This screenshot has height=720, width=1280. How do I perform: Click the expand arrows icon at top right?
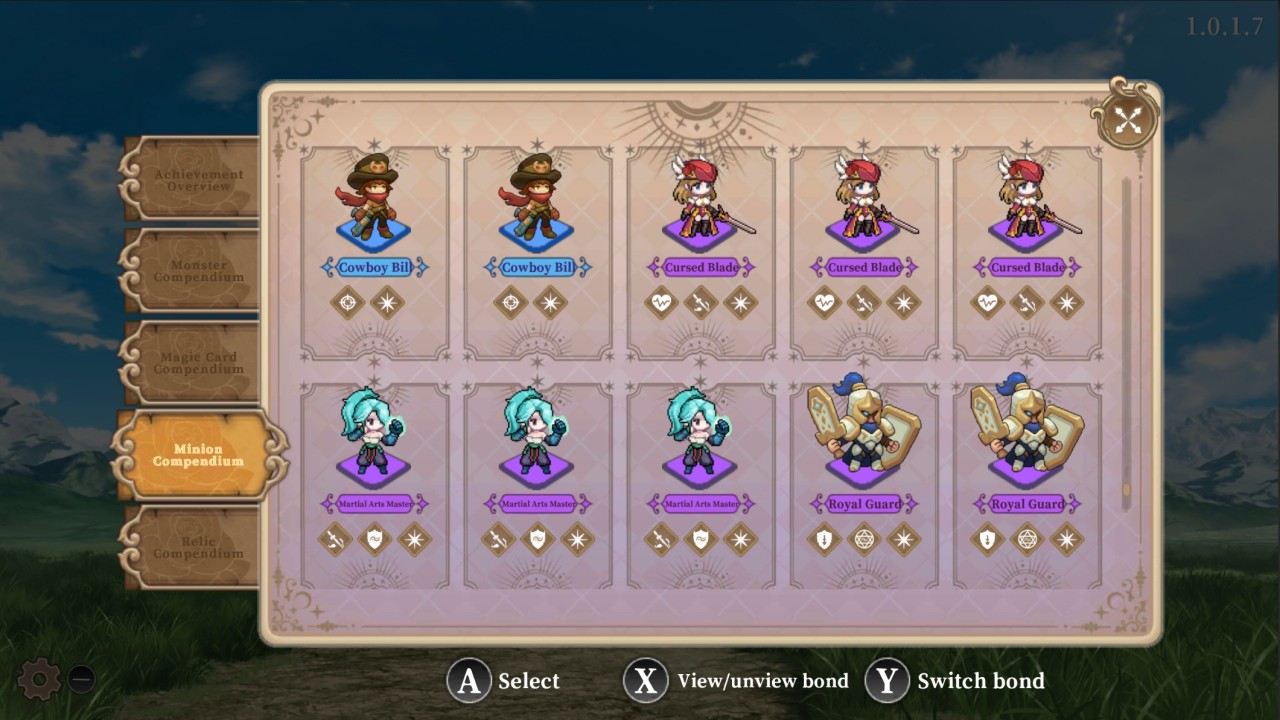pyautogui.click(x=1129, y=120)
